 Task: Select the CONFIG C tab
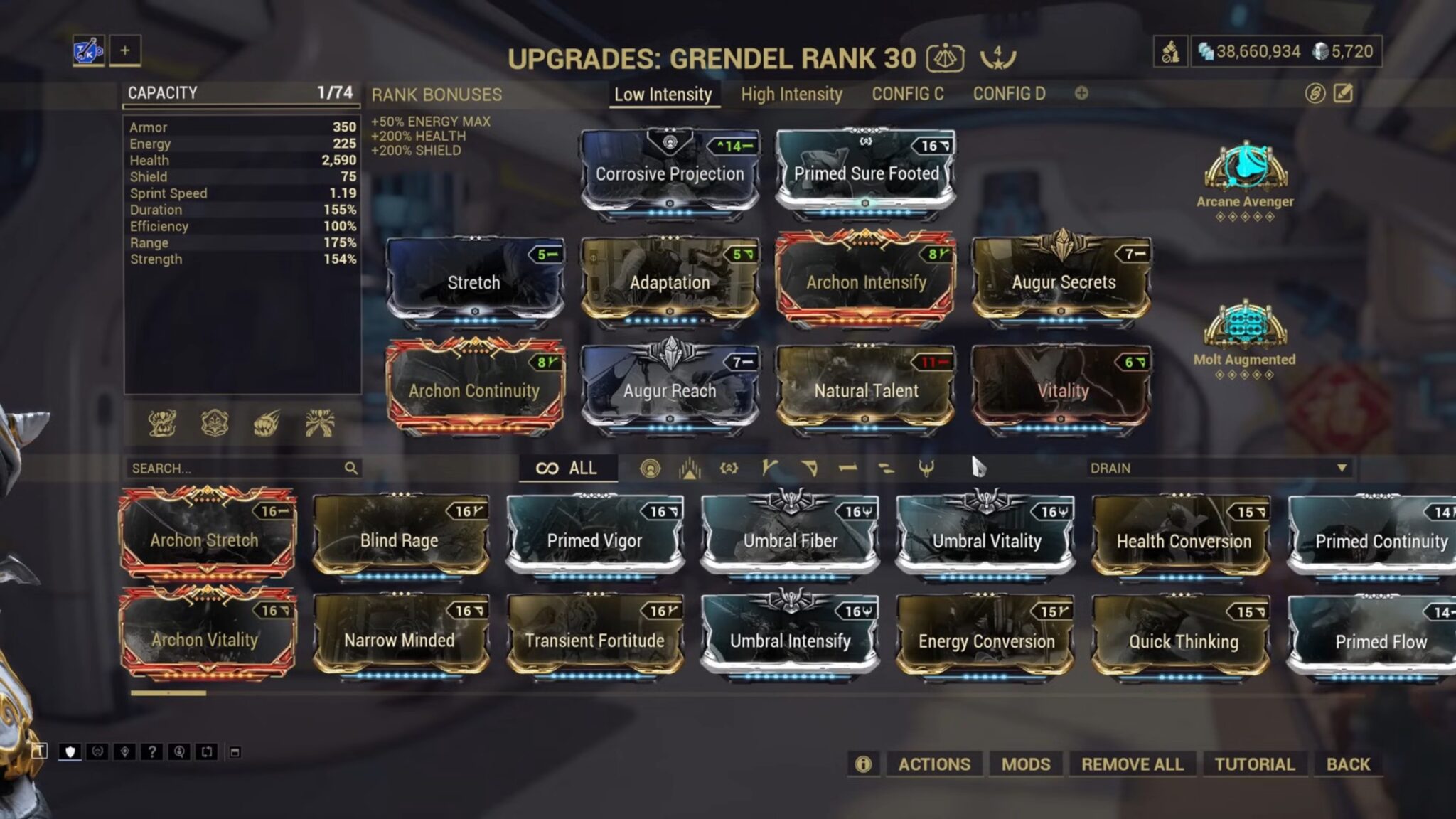(x=908, y=93)
